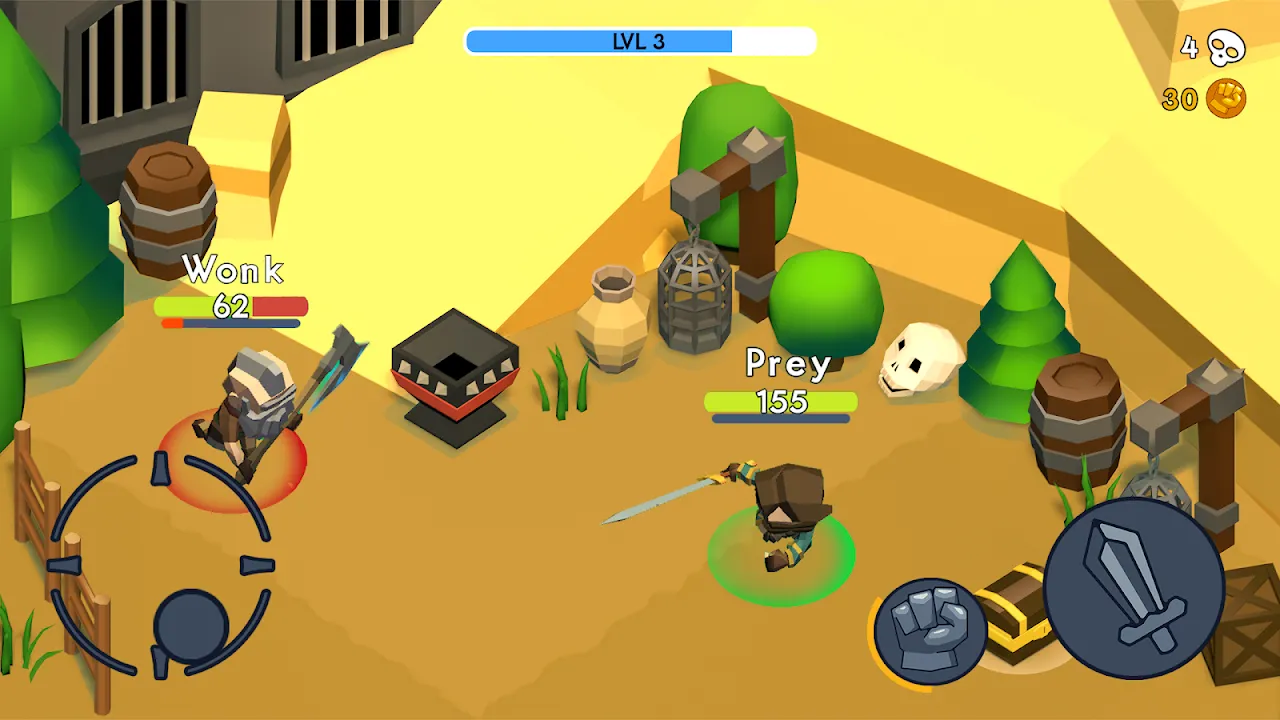The height and width of the screenshot is (720, 1280).
Task: Tap the sword attack button
Action: click(1133, 588)
